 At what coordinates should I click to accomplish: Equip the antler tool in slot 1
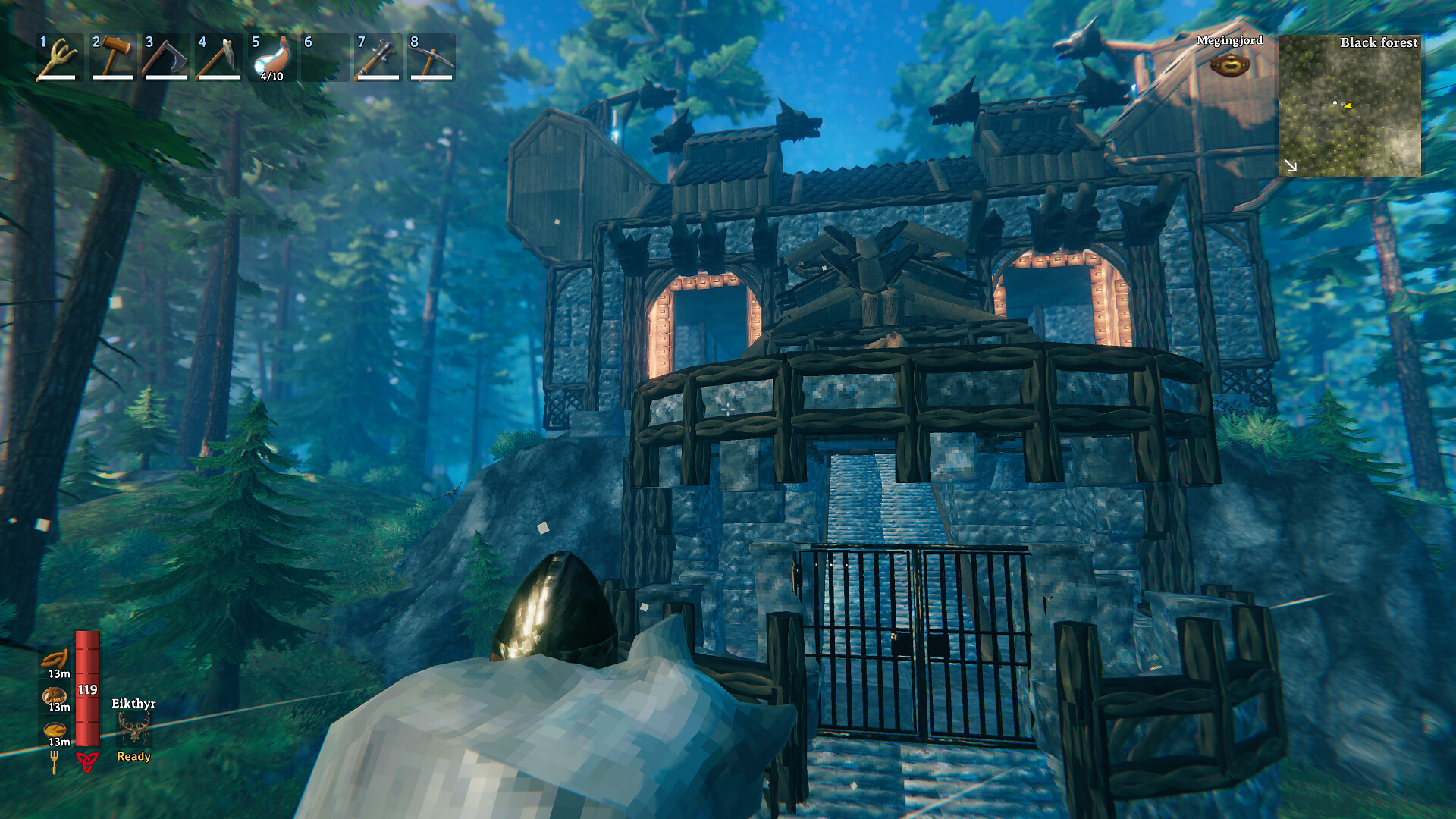pyautogui.click(x=59, y=59)
